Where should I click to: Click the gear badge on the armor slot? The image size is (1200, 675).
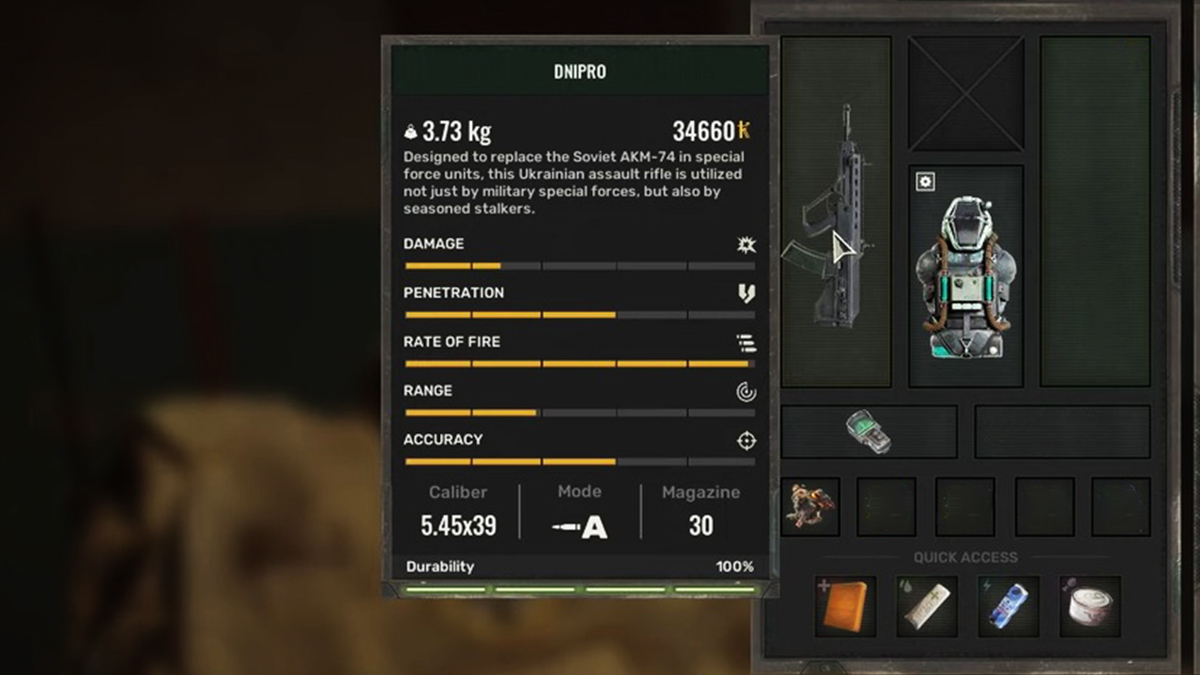(926, 182)
